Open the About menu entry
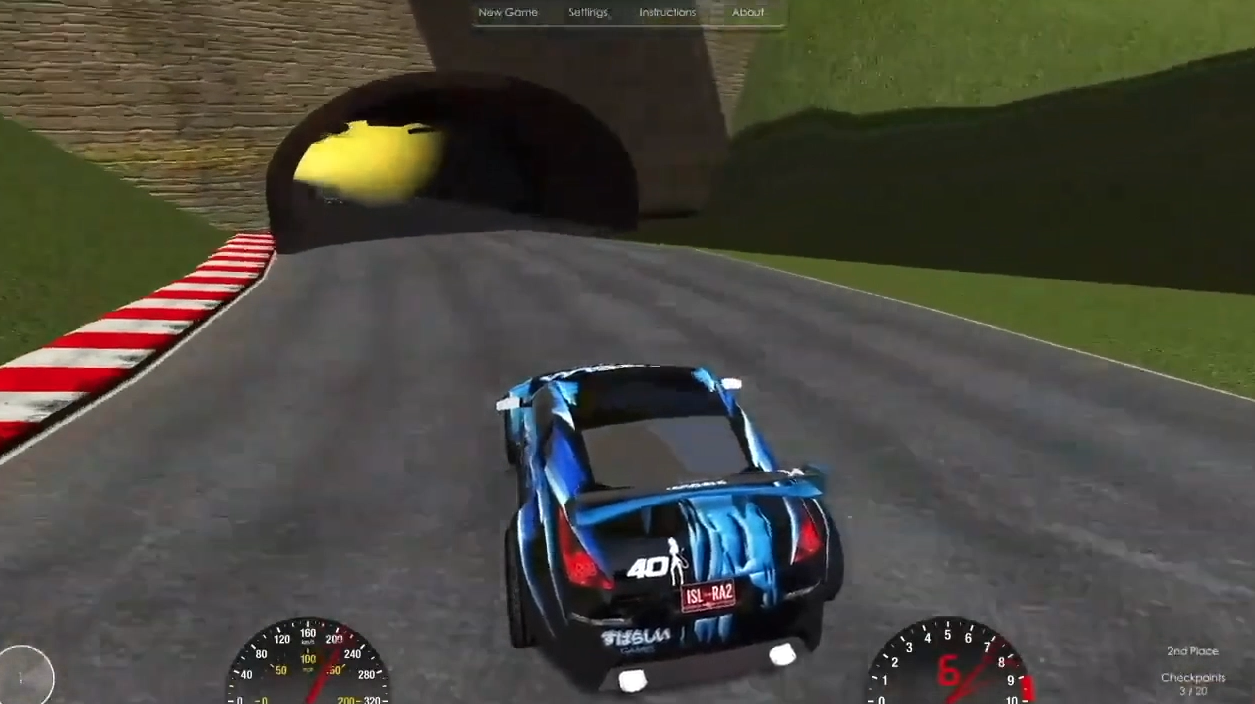 click(748, 13)
